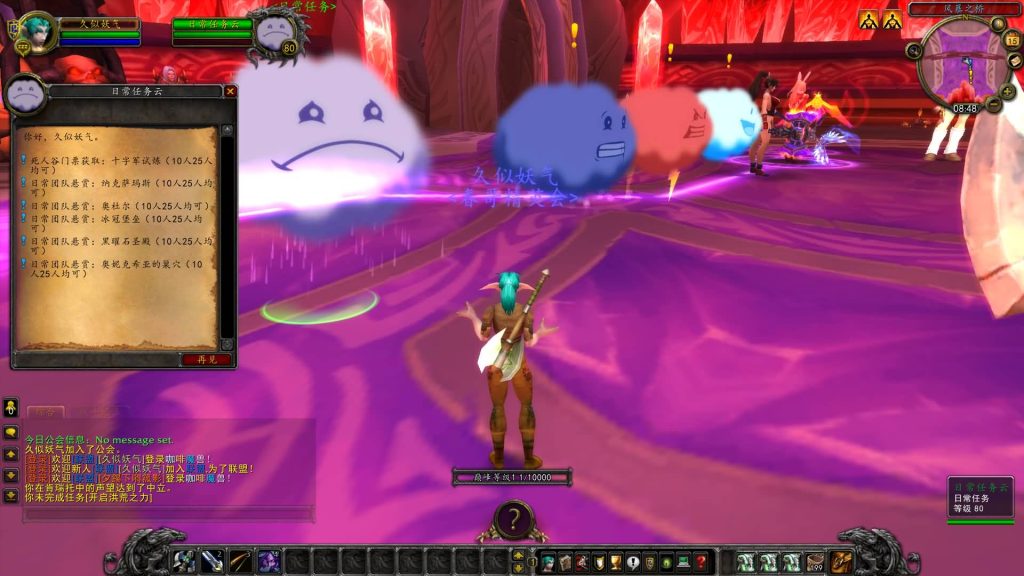Image resolution: width=1024 pixels, height=576 pixels.
Task: Open the calendar showing day 15
Action: (1012, 40)
